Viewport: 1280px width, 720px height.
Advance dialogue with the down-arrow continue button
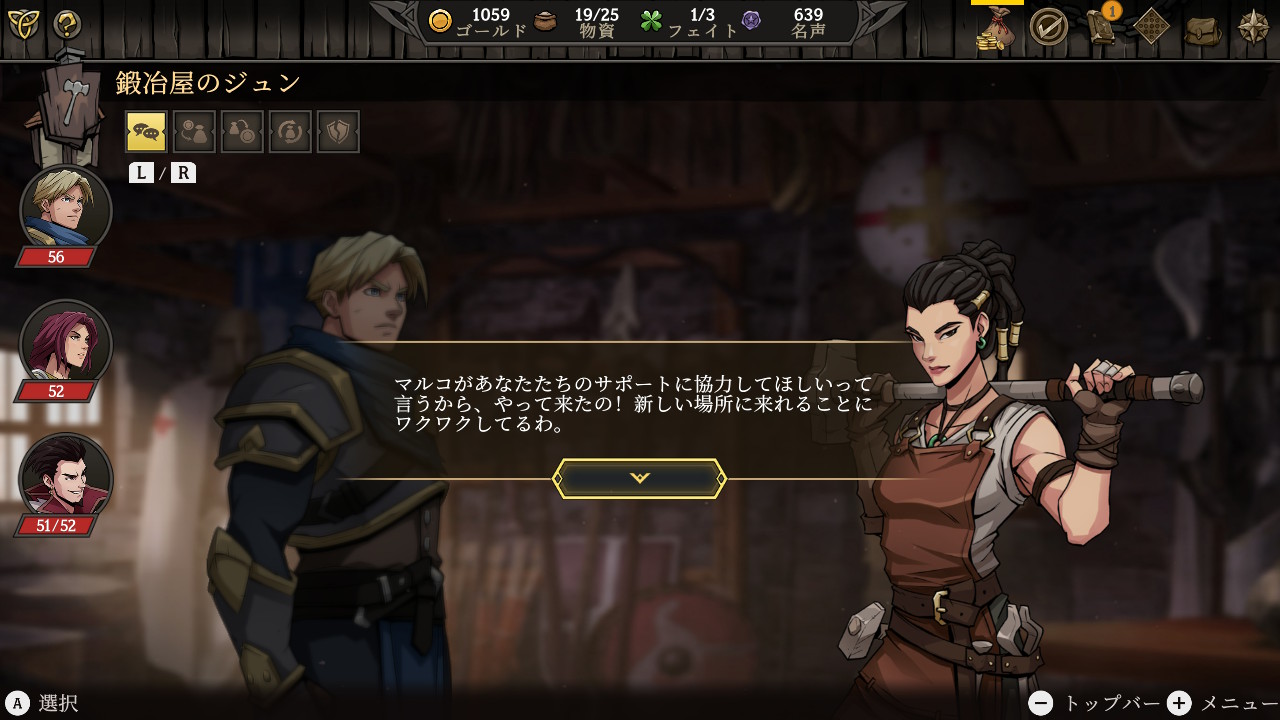[x=640, y=478]
